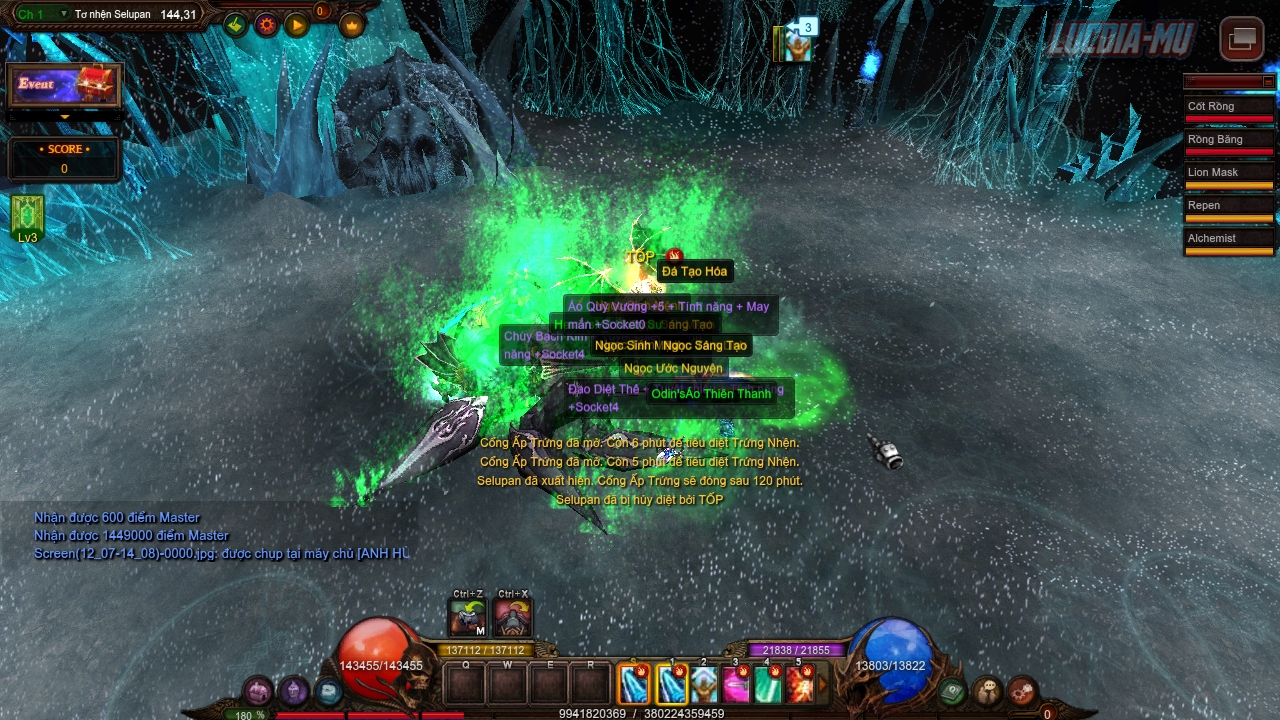
Task: Choose Lion Mask in the party list
Action: tap(1229, 173)
